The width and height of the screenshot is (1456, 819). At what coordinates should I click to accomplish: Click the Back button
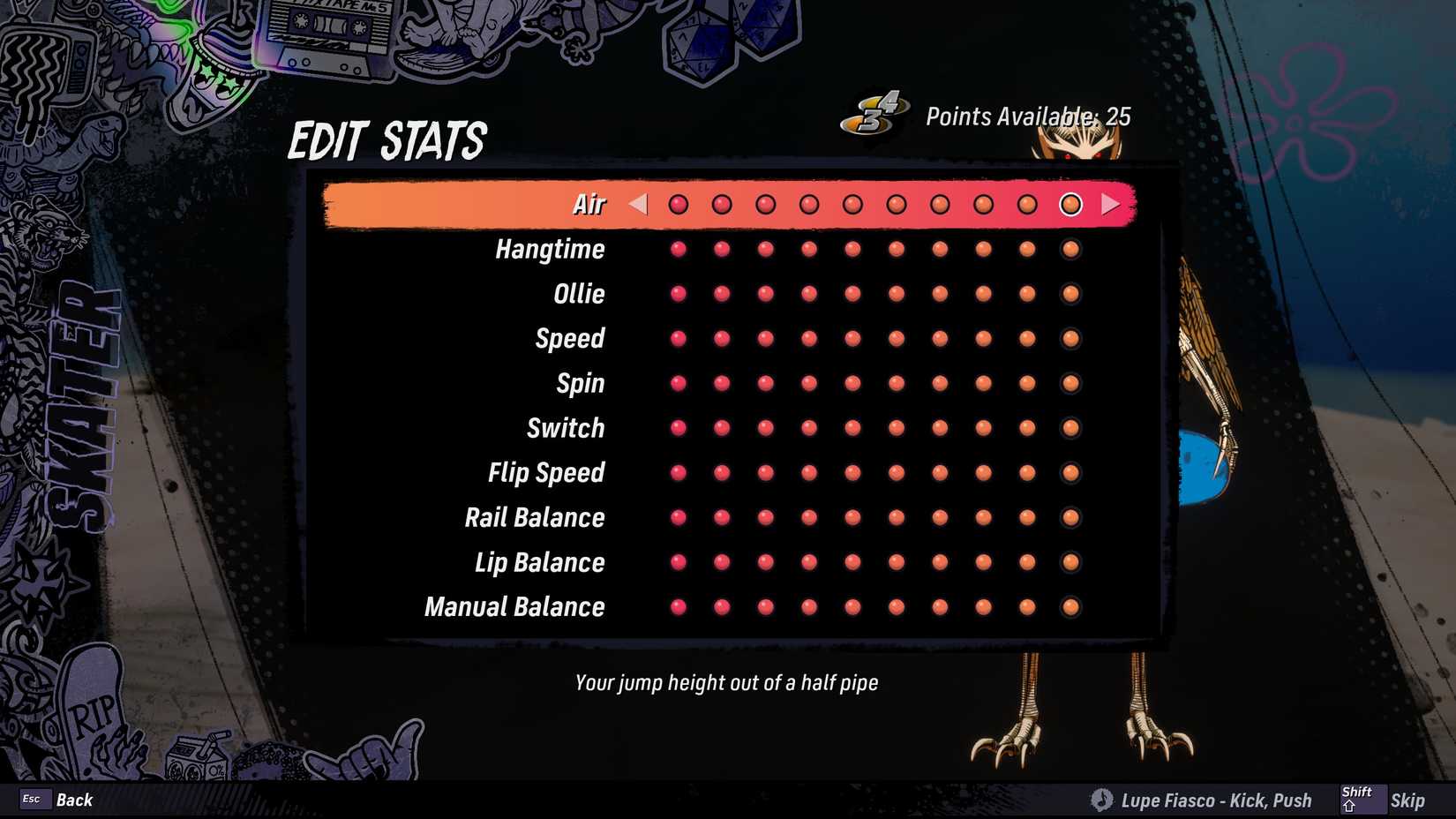[x=75, y=799]
